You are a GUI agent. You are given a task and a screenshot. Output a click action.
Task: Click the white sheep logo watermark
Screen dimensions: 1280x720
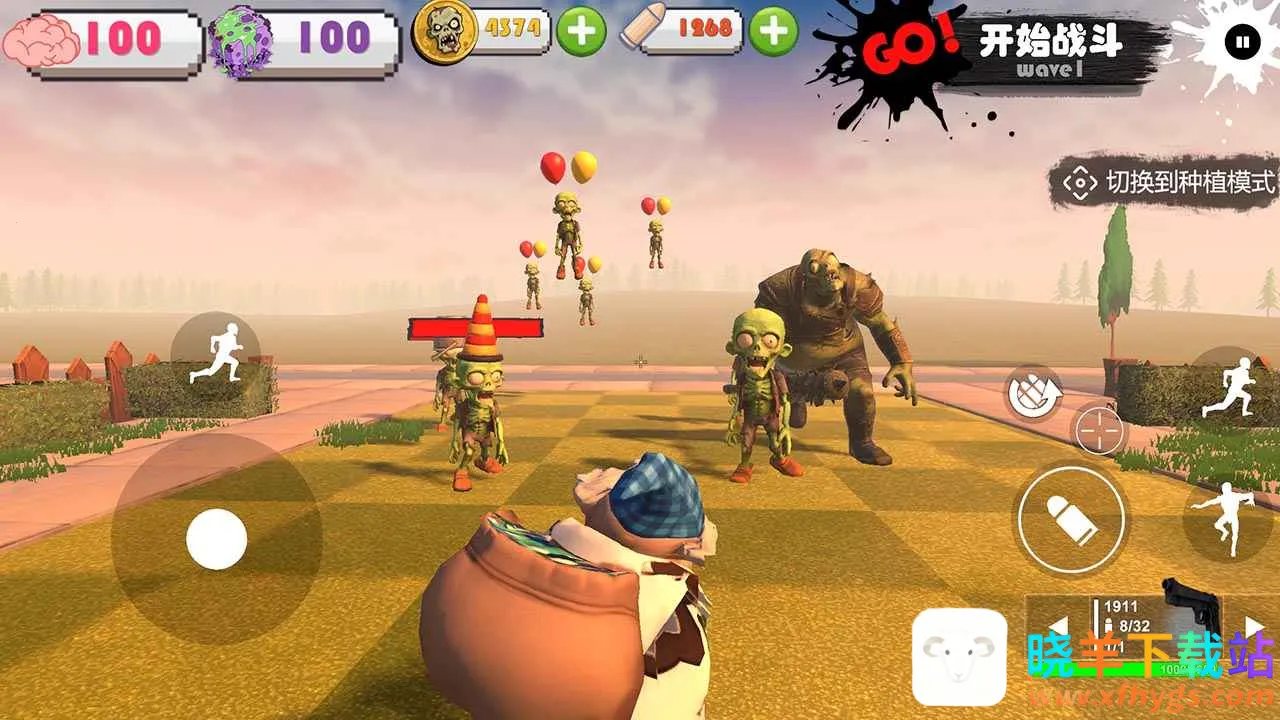[959, 656]
